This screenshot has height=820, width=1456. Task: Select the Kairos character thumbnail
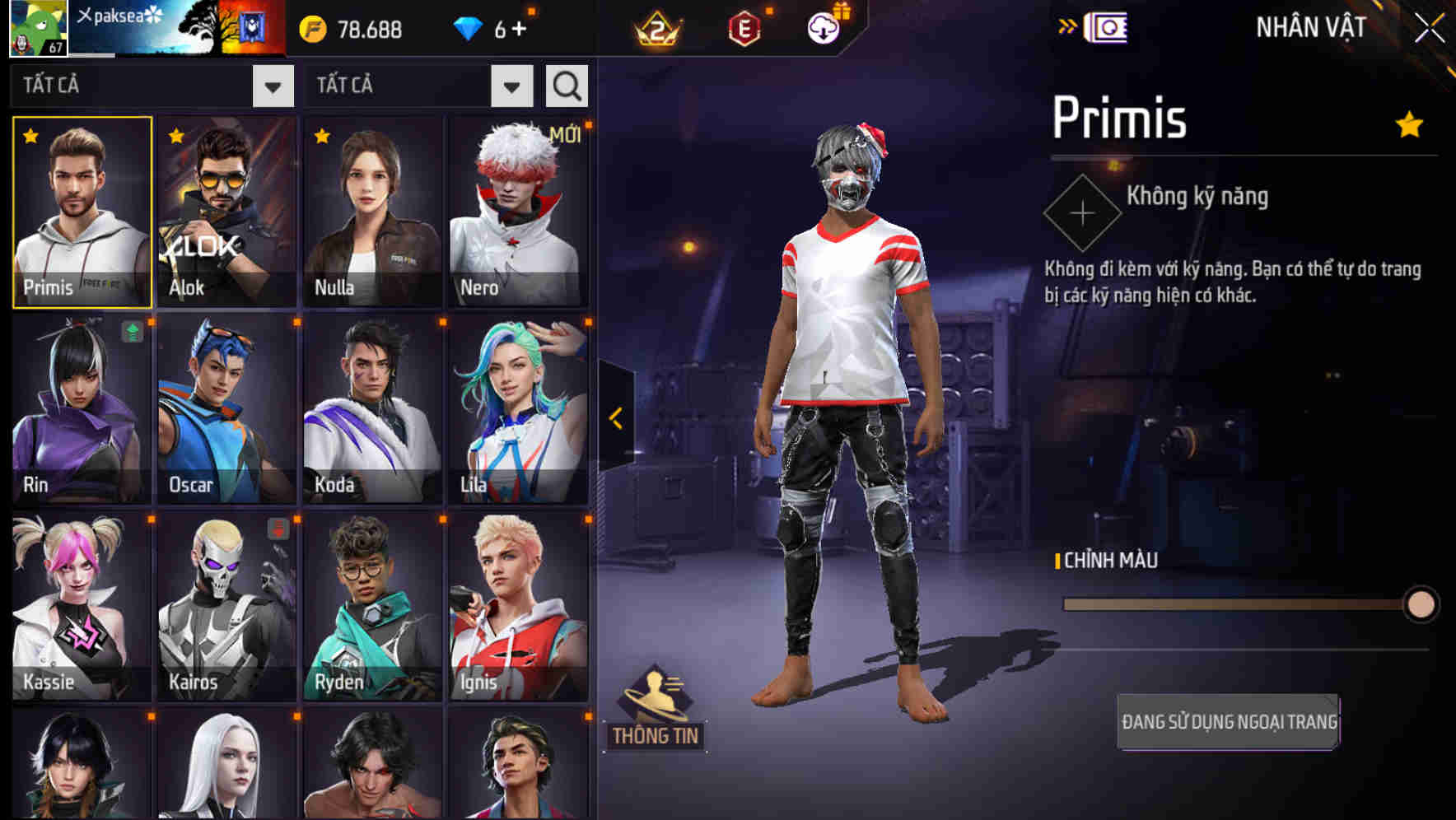(226, 607)
